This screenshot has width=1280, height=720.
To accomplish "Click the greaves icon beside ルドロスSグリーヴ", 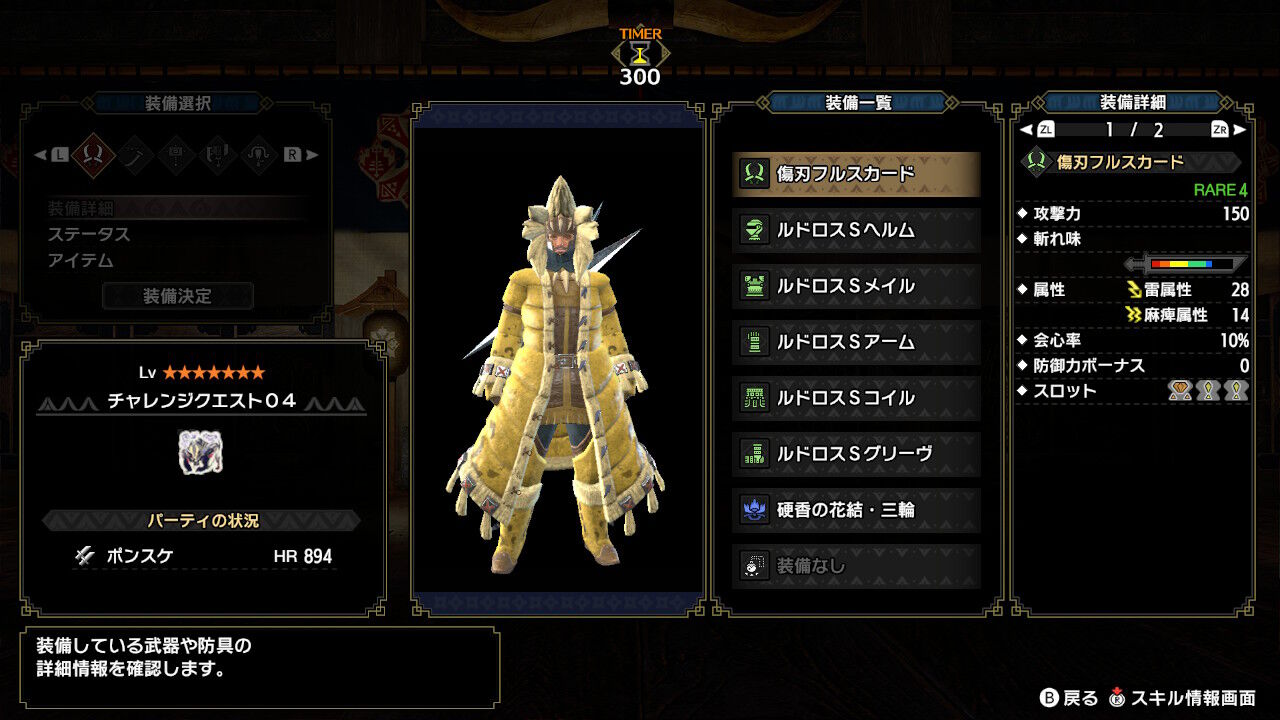I will point(755,455).
